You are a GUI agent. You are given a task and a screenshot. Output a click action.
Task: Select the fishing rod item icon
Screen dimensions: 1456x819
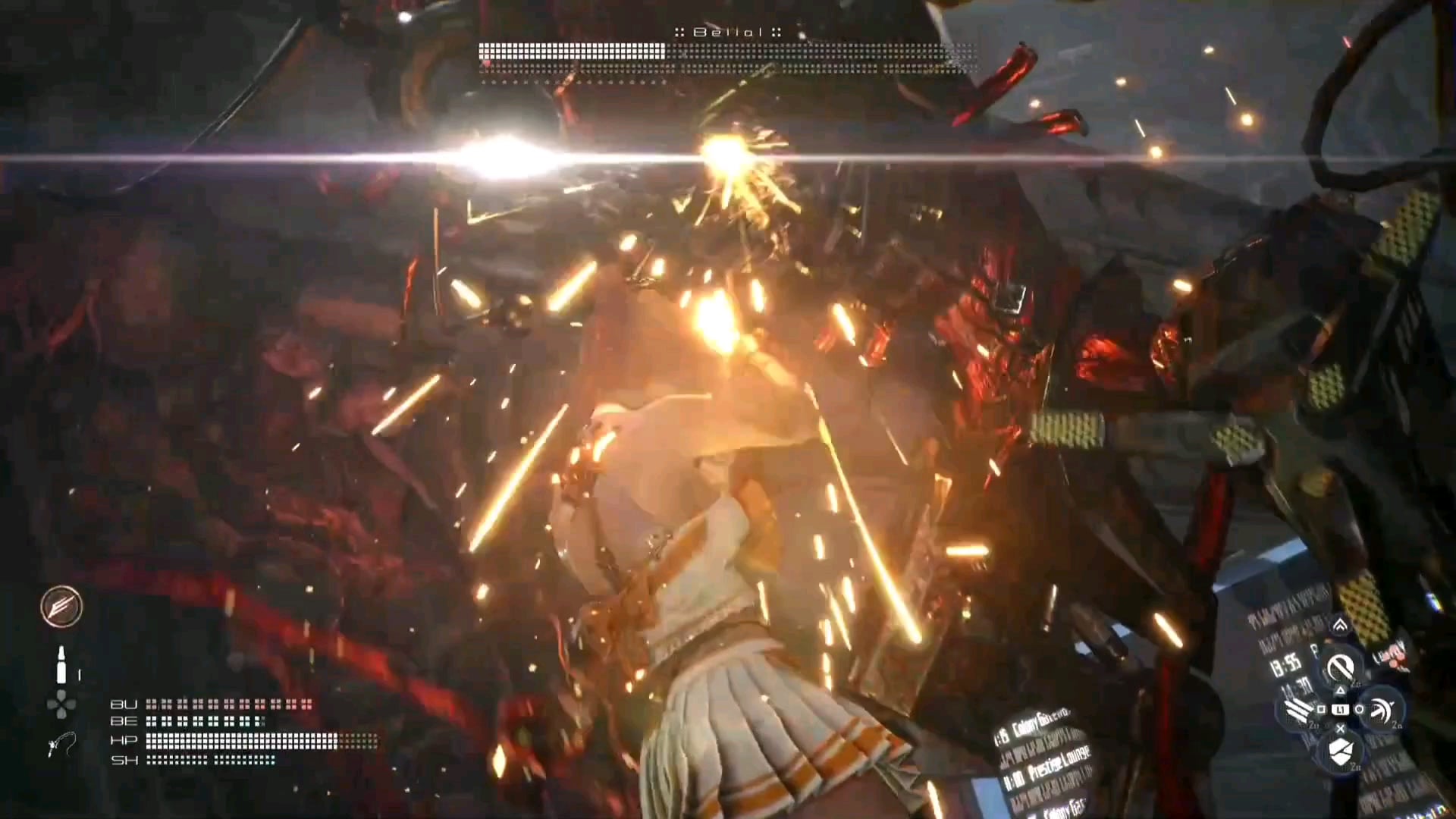(61, 745)
